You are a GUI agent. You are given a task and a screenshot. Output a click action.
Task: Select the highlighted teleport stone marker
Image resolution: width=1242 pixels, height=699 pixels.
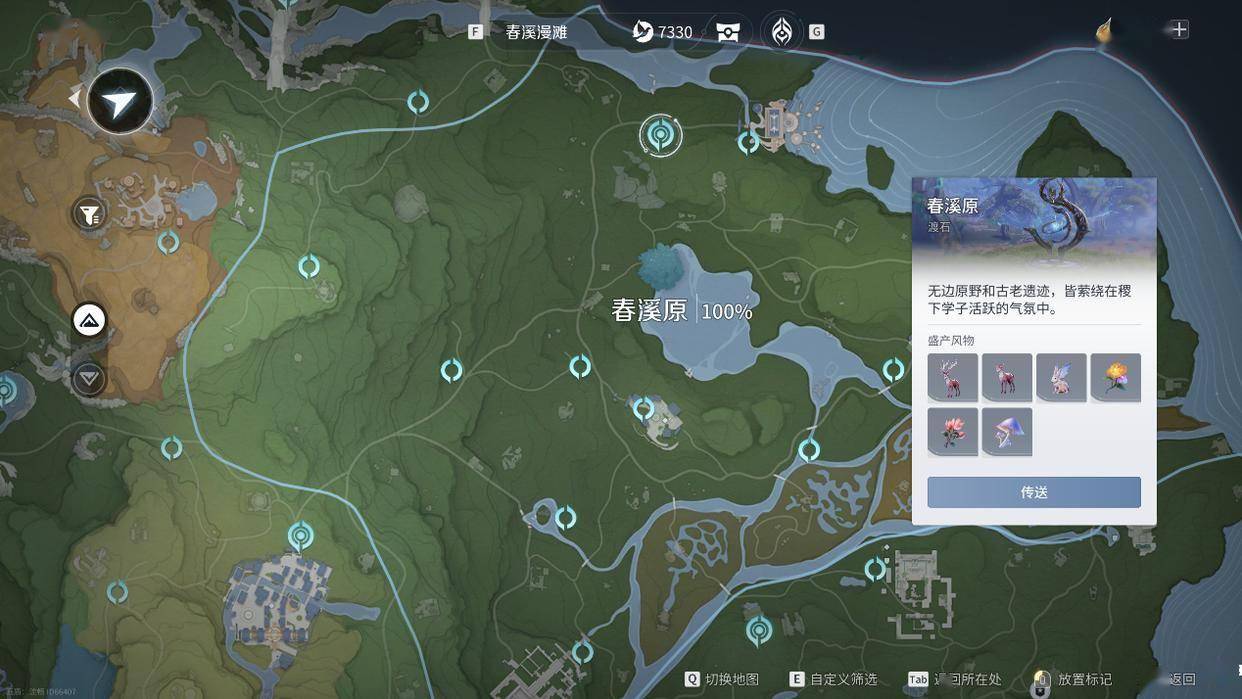click(660, 134)
